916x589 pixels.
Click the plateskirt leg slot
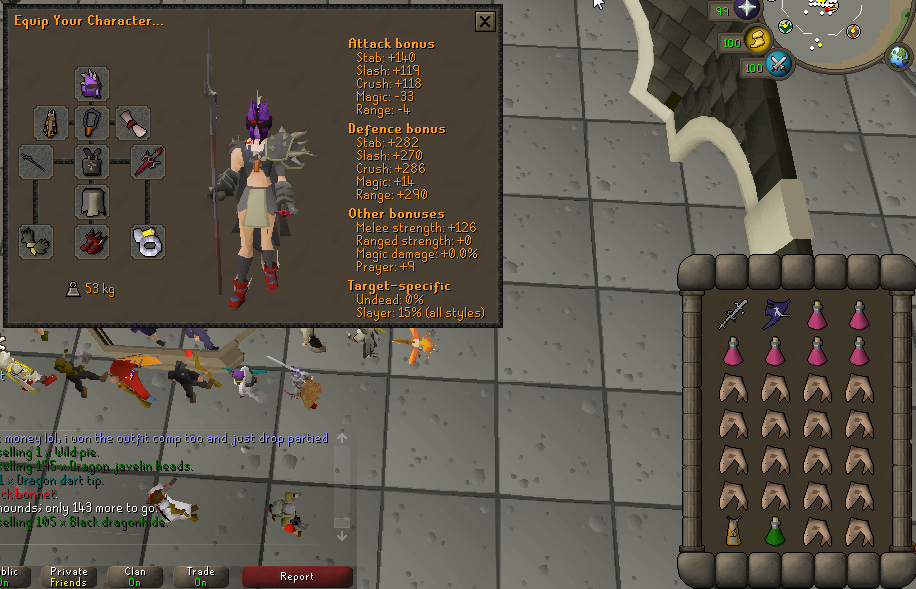[x=92, y=201]
